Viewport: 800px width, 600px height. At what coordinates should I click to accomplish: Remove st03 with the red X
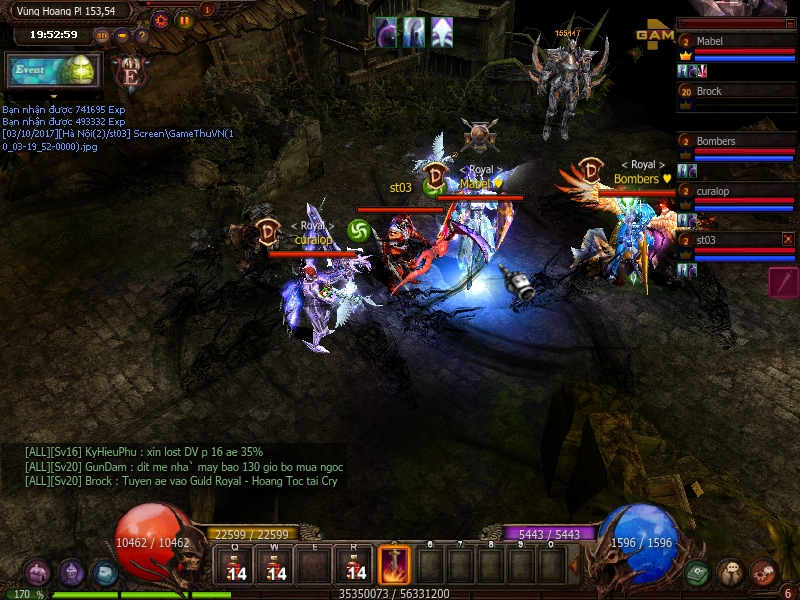coord(788,239)
